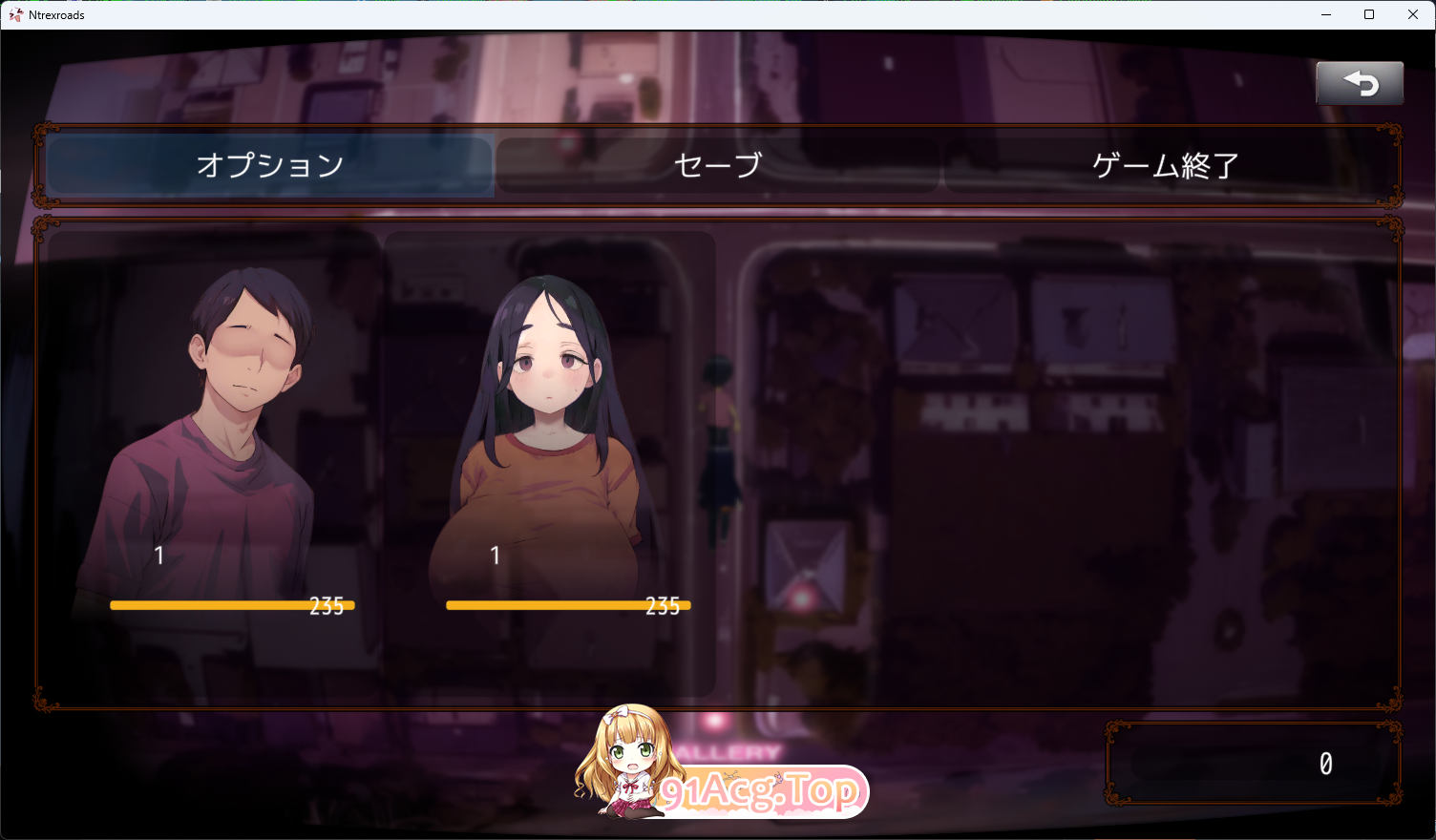Click the return arrow button top right
Screen dimensions: 1436x840
1360,83
